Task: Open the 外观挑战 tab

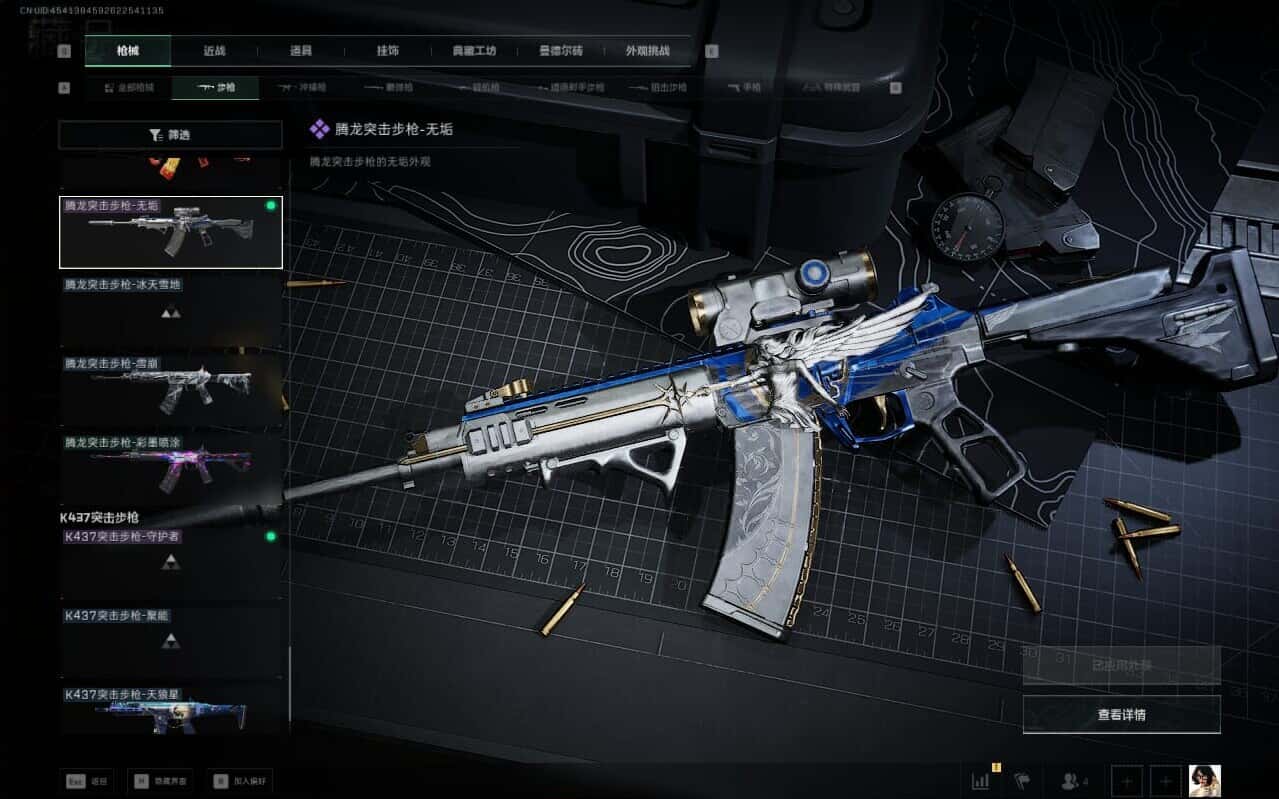Action: [x=647, y=51]
